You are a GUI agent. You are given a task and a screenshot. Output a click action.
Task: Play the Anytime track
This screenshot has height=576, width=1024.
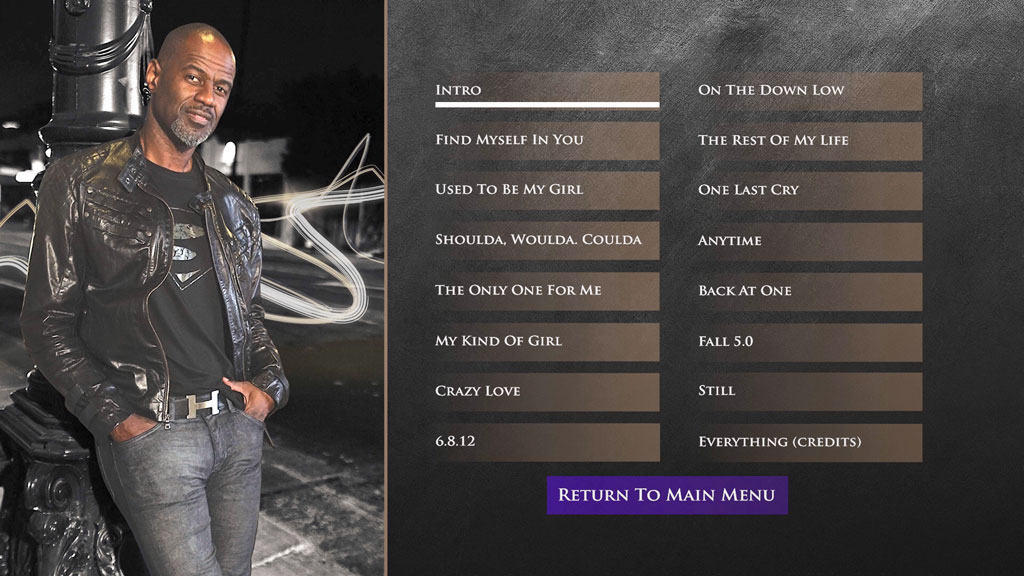pyautogui.click(x=808, y=241)
